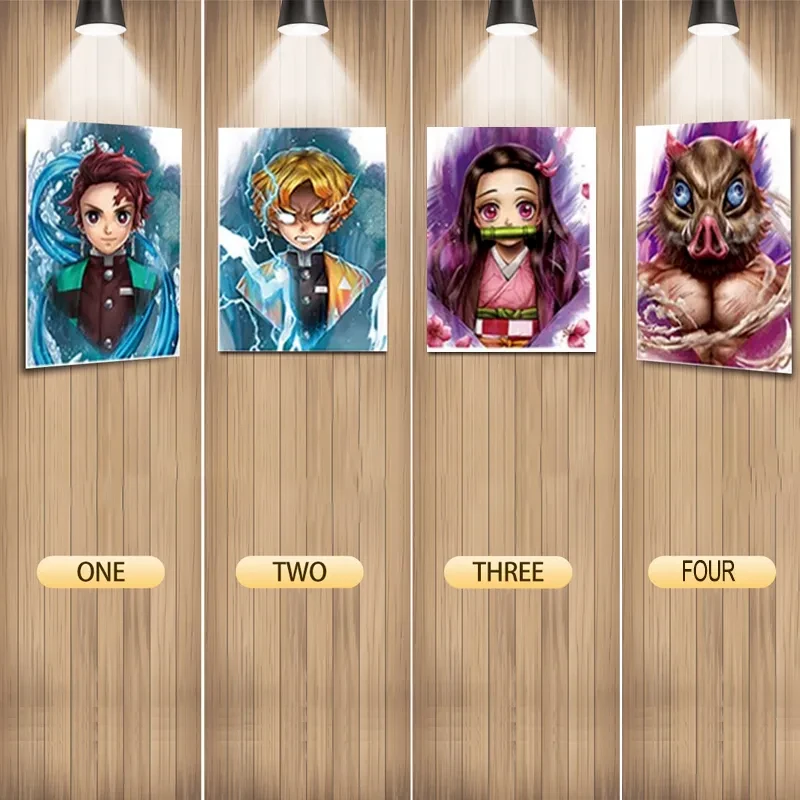Pick the pink kimono girl poster

pyautogui.click(x=510, y=239)
